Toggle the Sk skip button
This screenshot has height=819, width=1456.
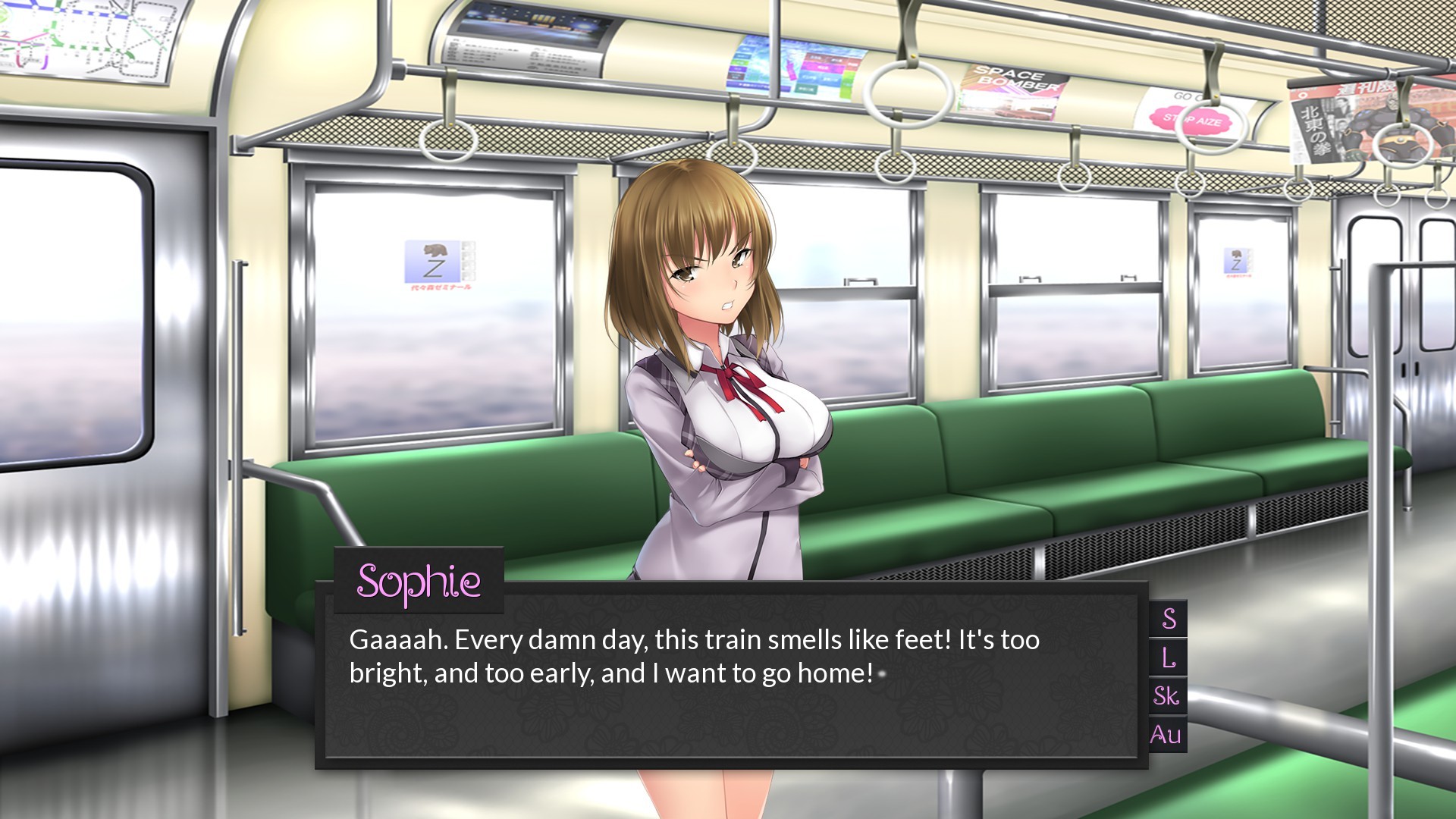1167,696
